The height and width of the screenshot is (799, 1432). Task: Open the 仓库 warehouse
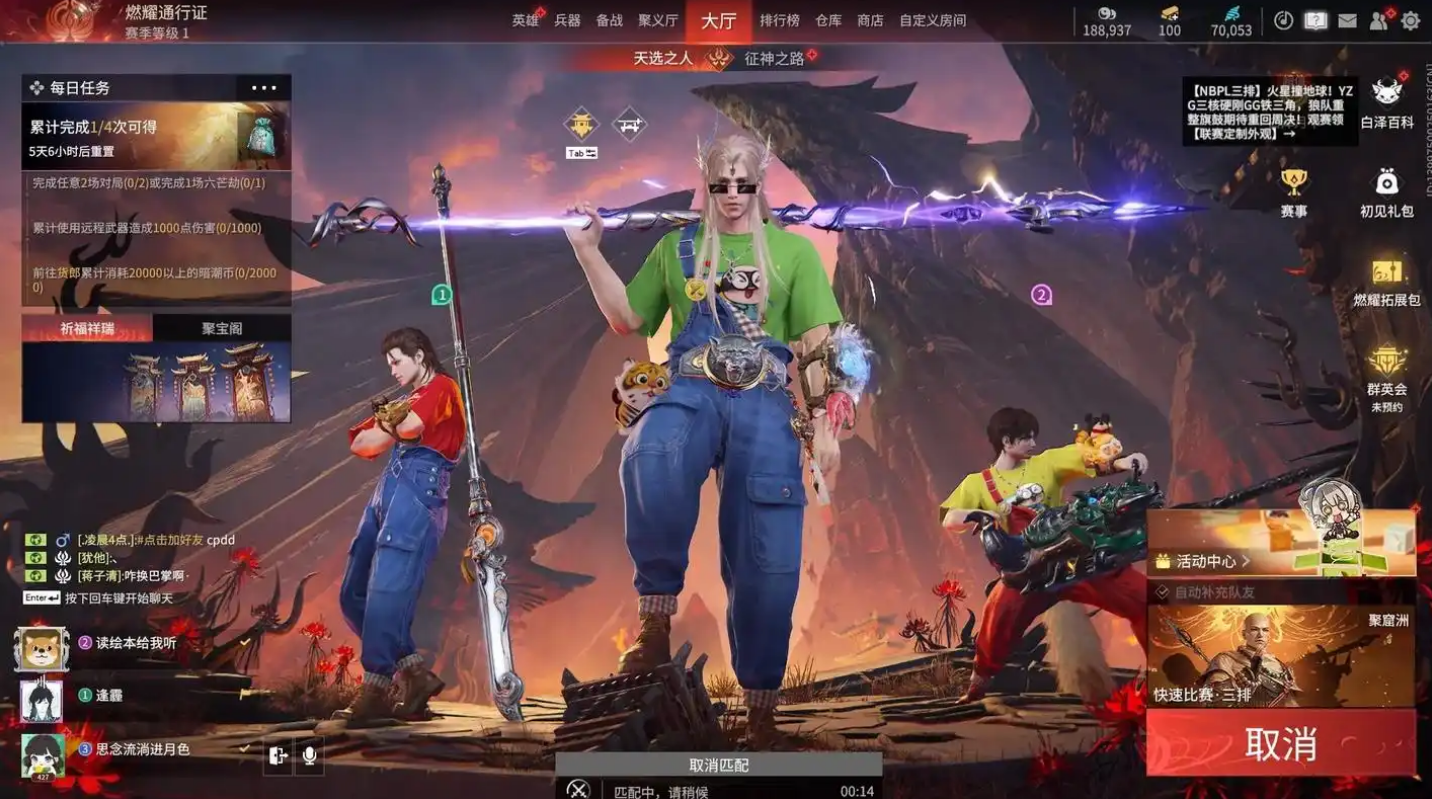[x=828, y=20]
